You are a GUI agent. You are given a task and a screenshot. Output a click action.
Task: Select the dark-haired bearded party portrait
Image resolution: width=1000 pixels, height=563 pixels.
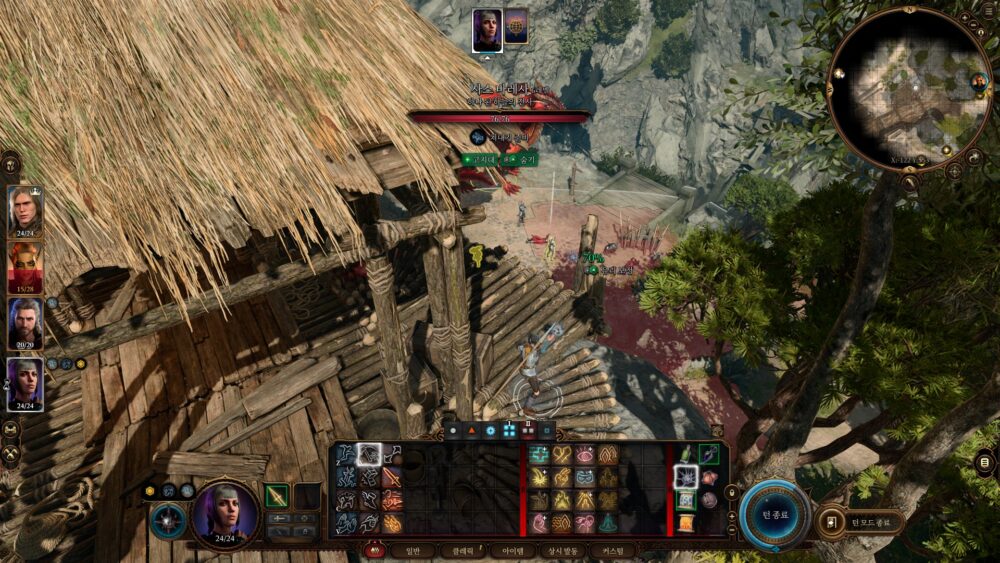[x=25, y=324]
